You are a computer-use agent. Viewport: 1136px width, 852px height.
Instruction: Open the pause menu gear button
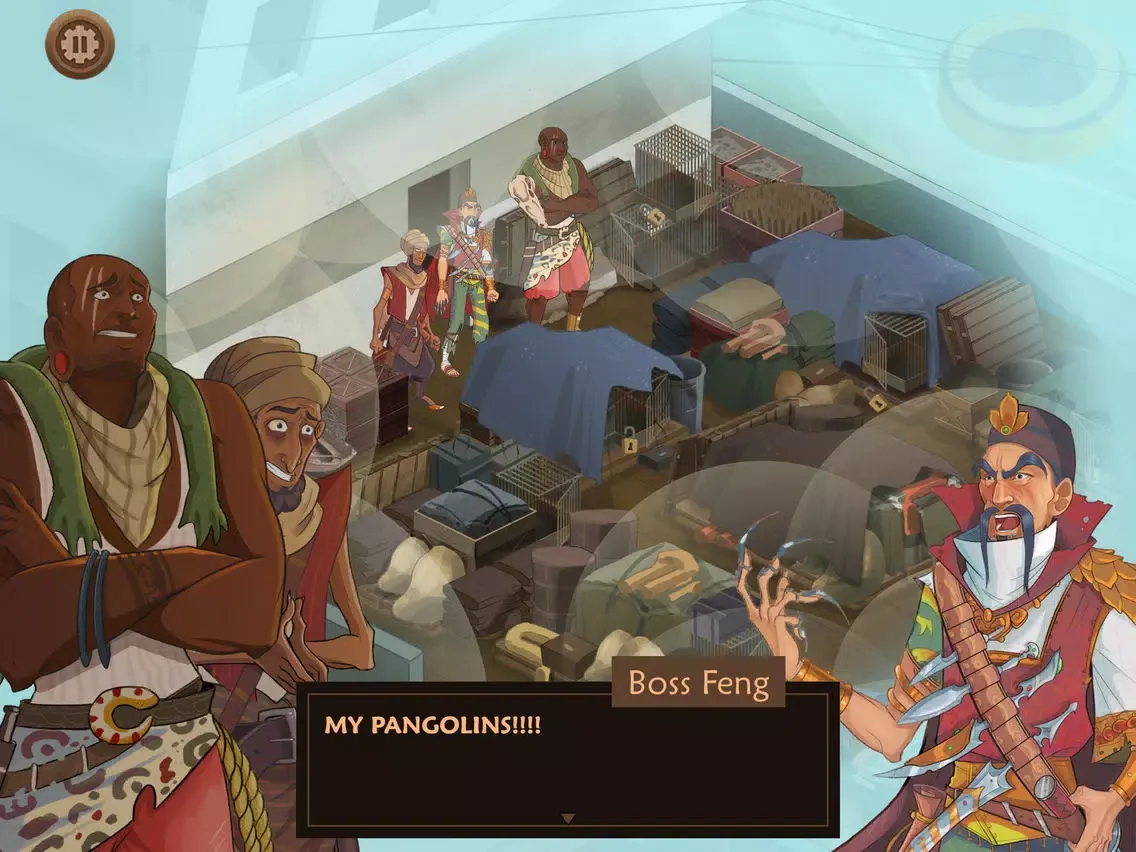pos(80,44)
